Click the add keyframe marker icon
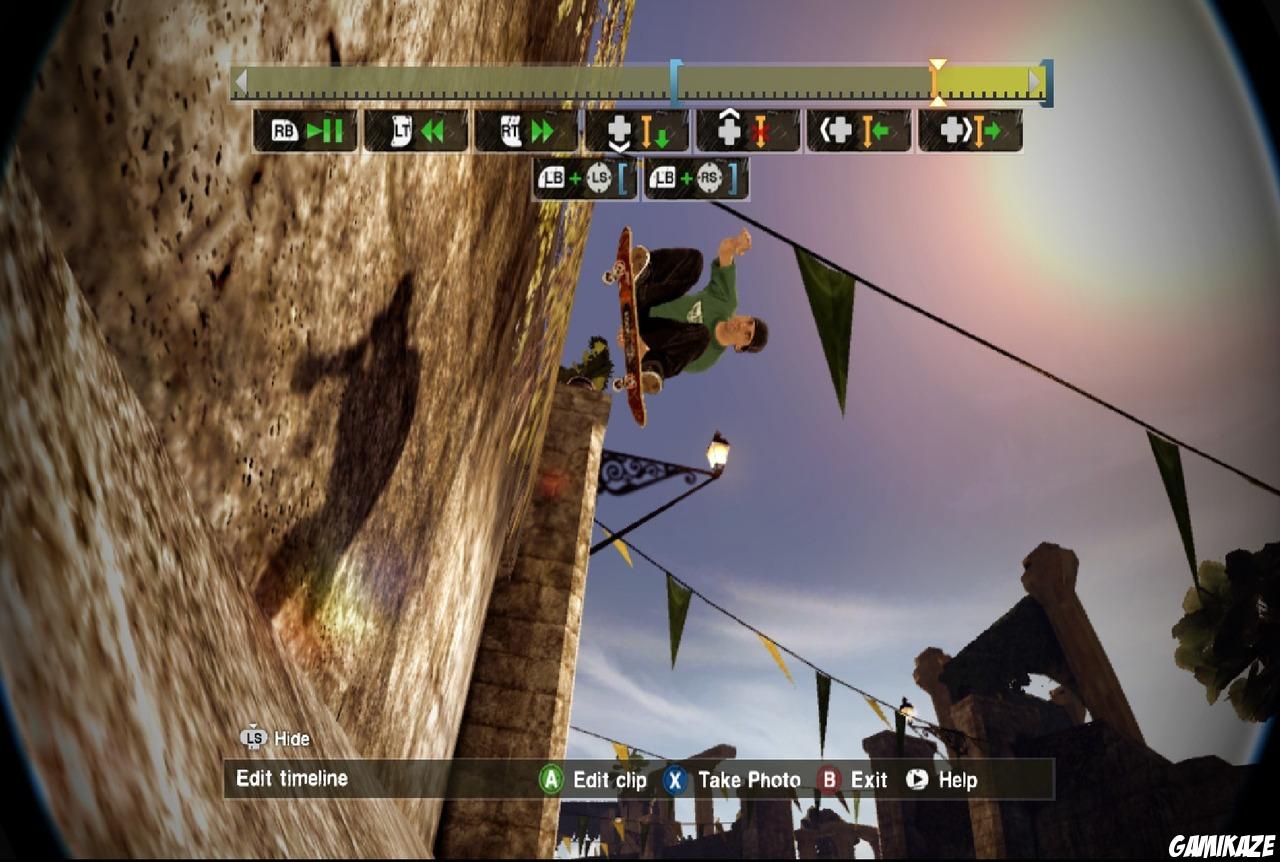1280x862 pixels. tap(639, 130)
